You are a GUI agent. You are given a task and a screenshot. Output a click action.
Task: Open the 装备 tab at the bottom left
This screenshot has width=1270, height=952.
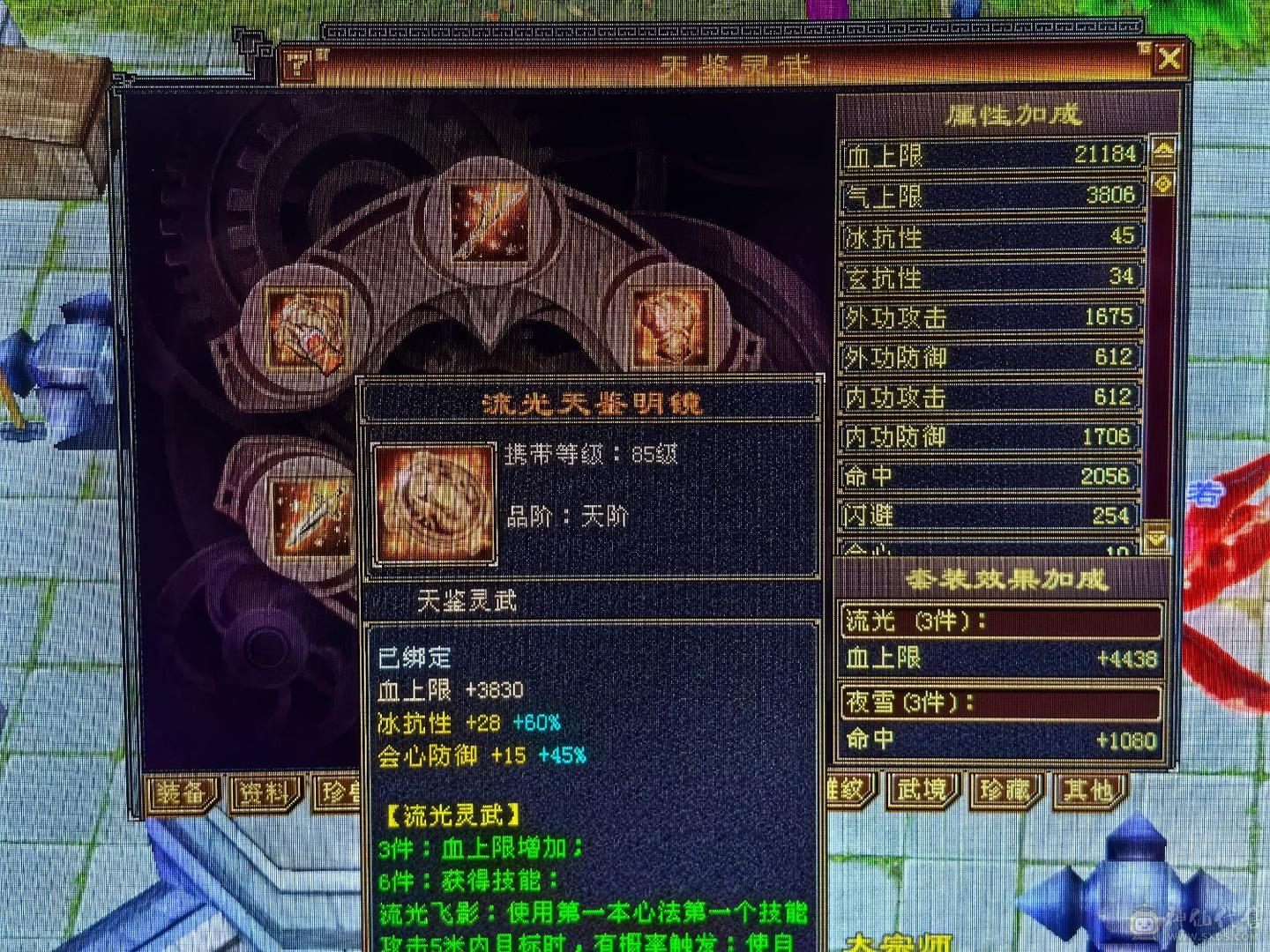(183, 792)
